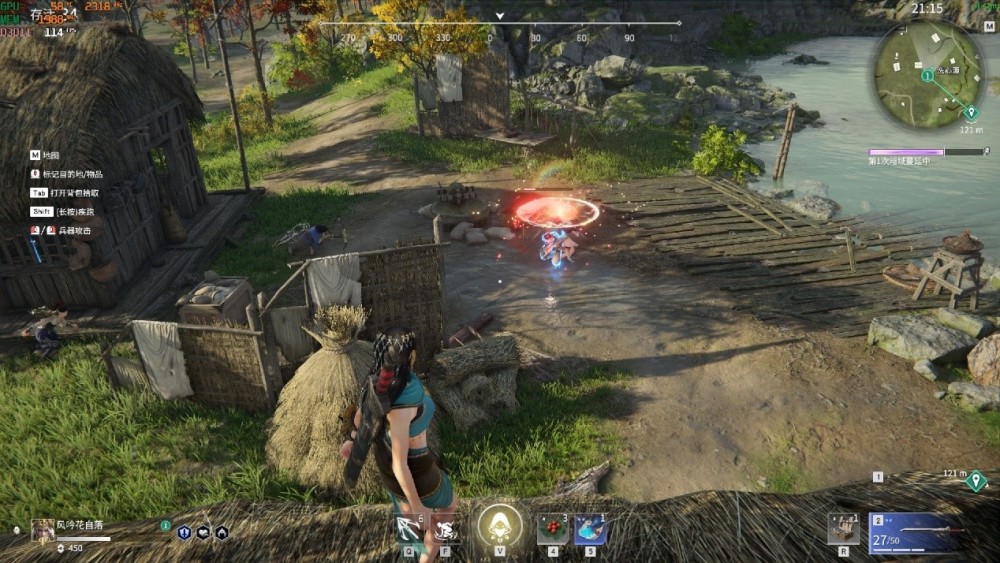
Task: Trigger the golden hooded ultimate ability
Action: [x=499, y=526]
